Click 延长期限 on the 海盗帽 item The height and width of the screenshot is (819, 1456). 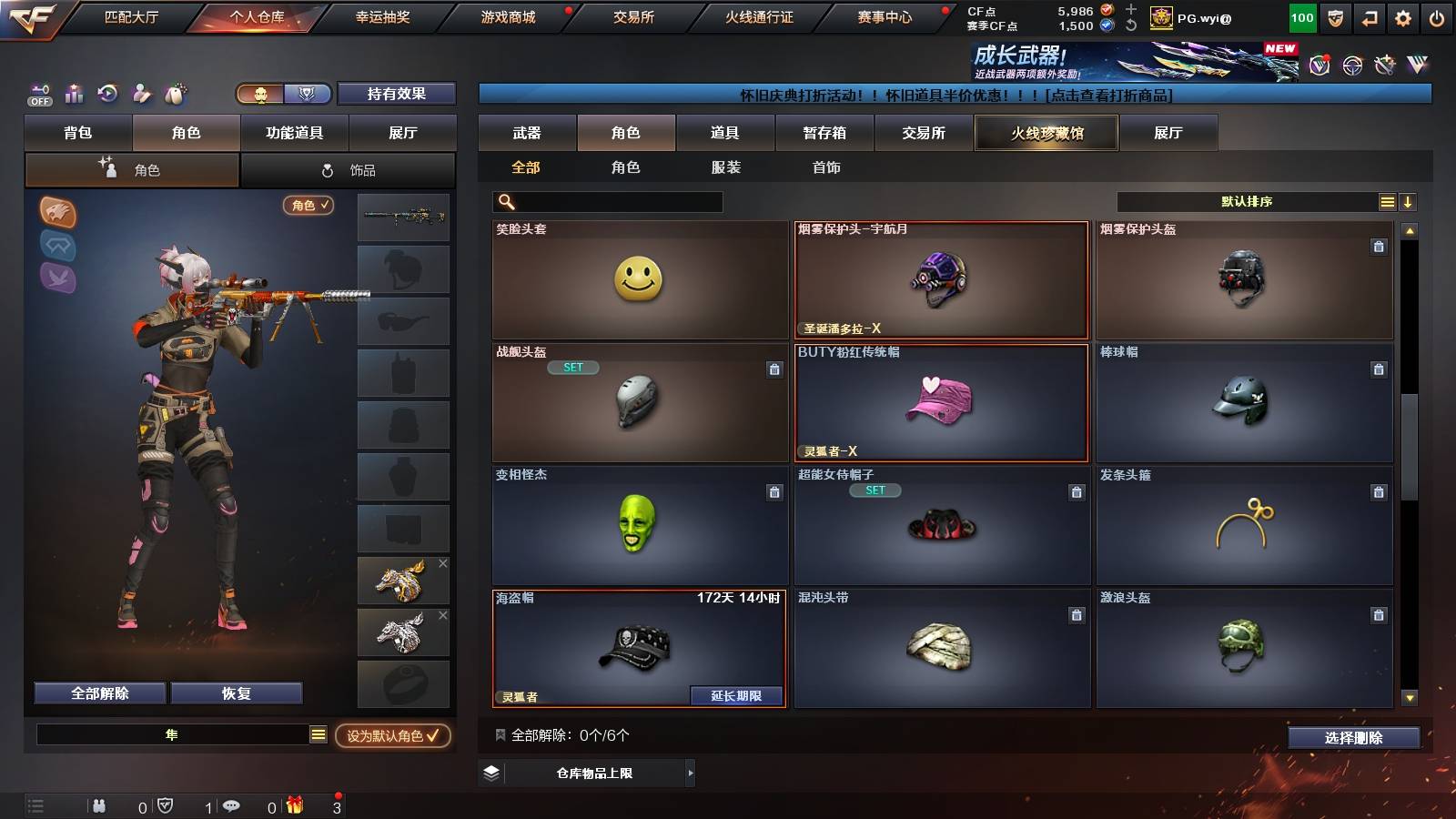pos(737,695)
